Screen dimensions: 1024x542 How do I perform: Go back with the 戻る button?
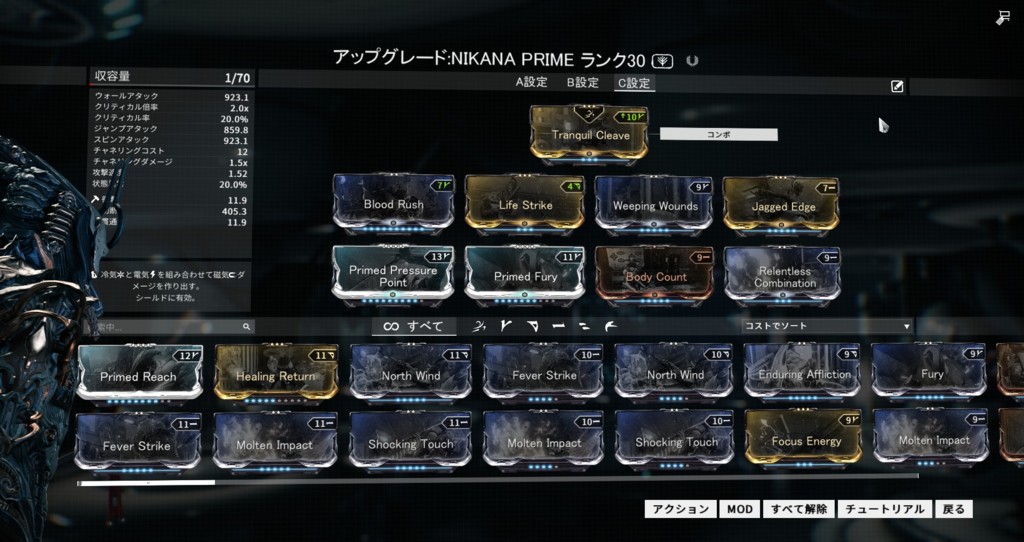pos(954,509)
